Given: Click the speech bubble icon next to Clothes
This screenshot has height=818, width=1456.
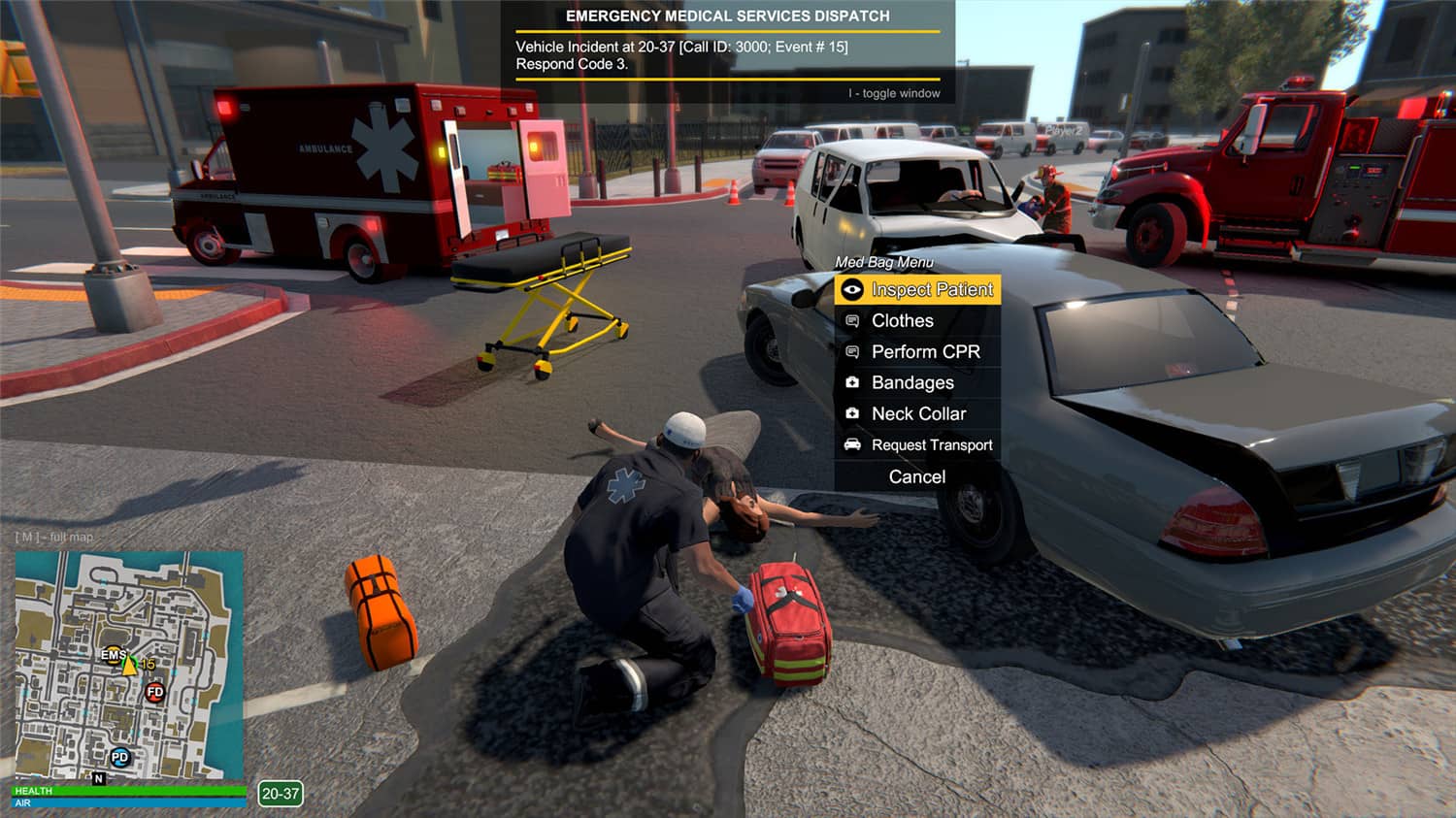Looking at the screenshot, I should (854, 320).
